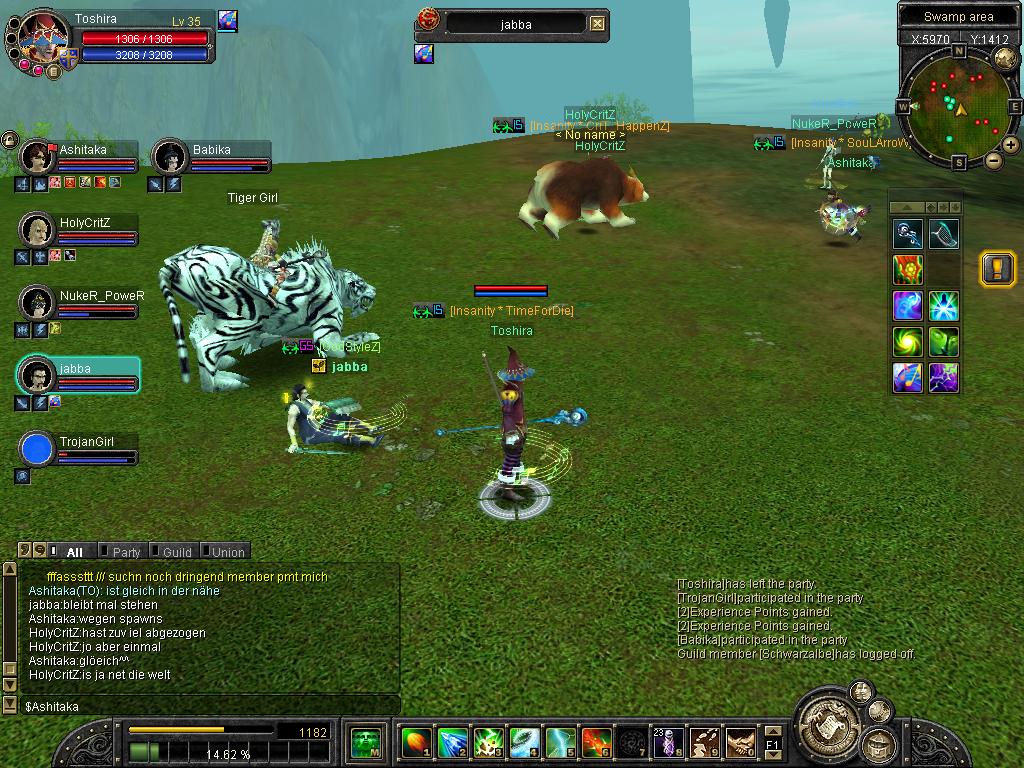Screen dimensions: 1024x768
Task: Target NukeR_PoweR from the party list
Action: (x=80, y=303)
